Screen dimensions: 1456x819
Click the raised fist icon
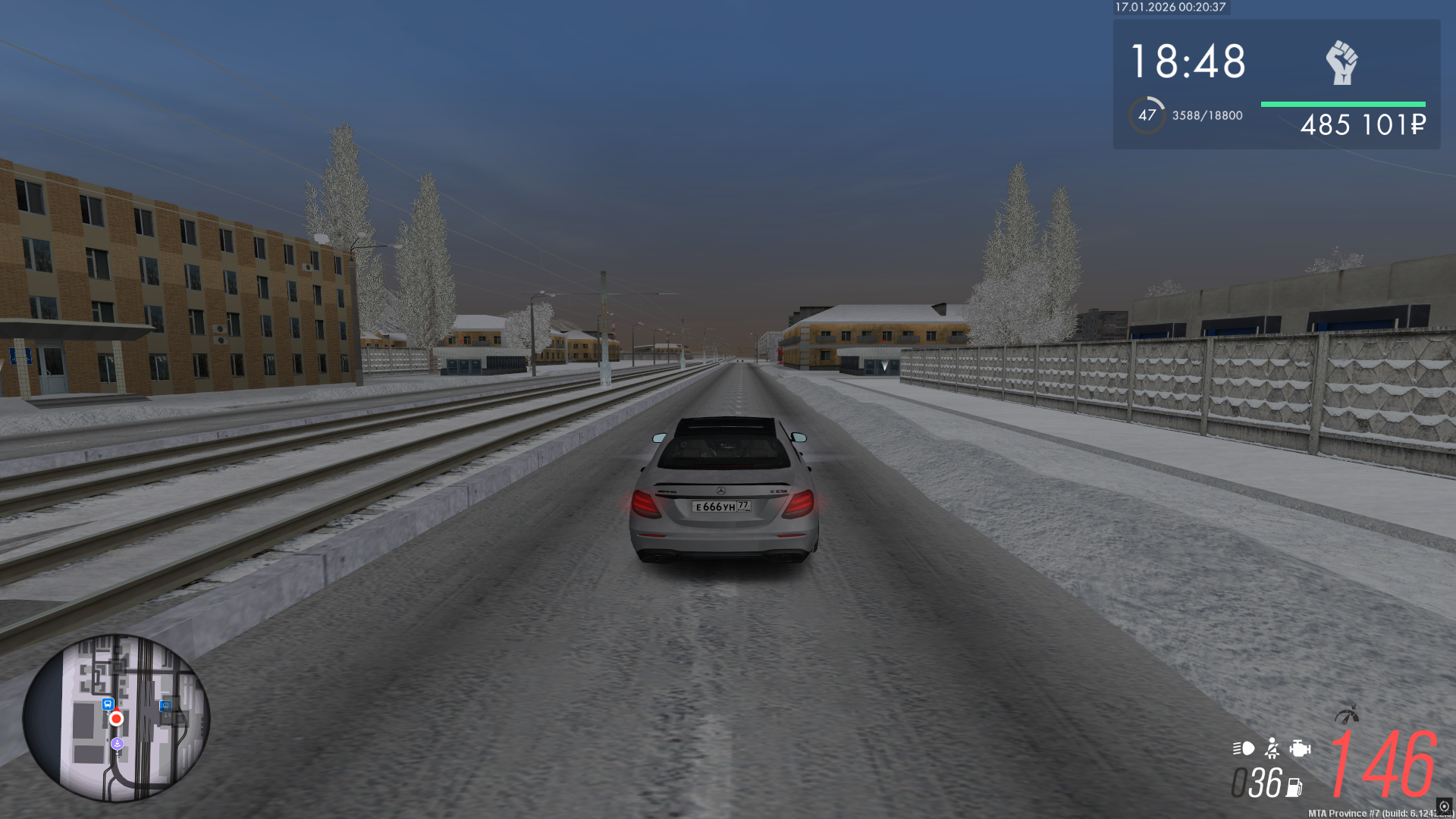pos(1341,62)
